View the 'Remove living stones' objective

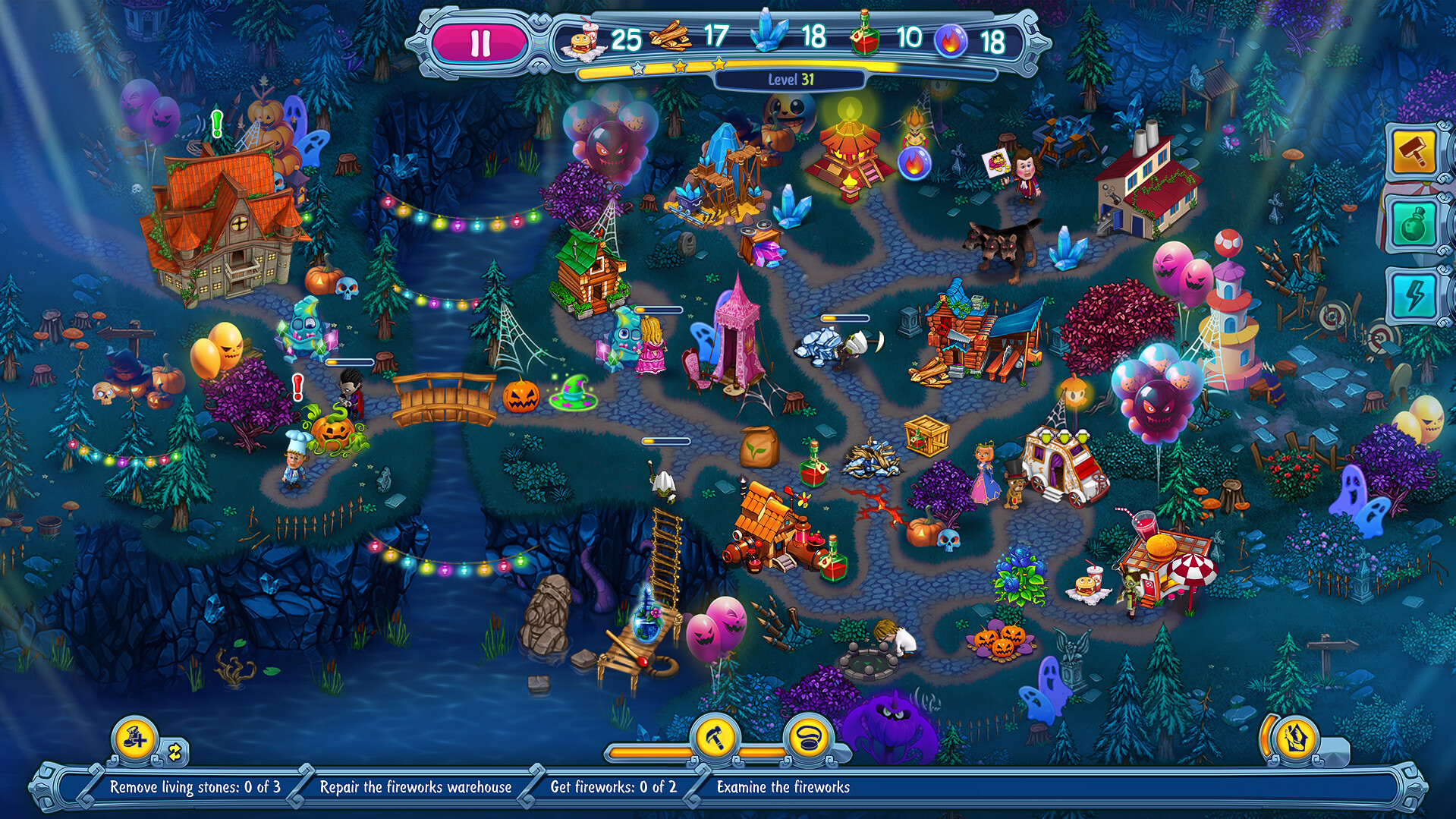(x=195, y=787)
